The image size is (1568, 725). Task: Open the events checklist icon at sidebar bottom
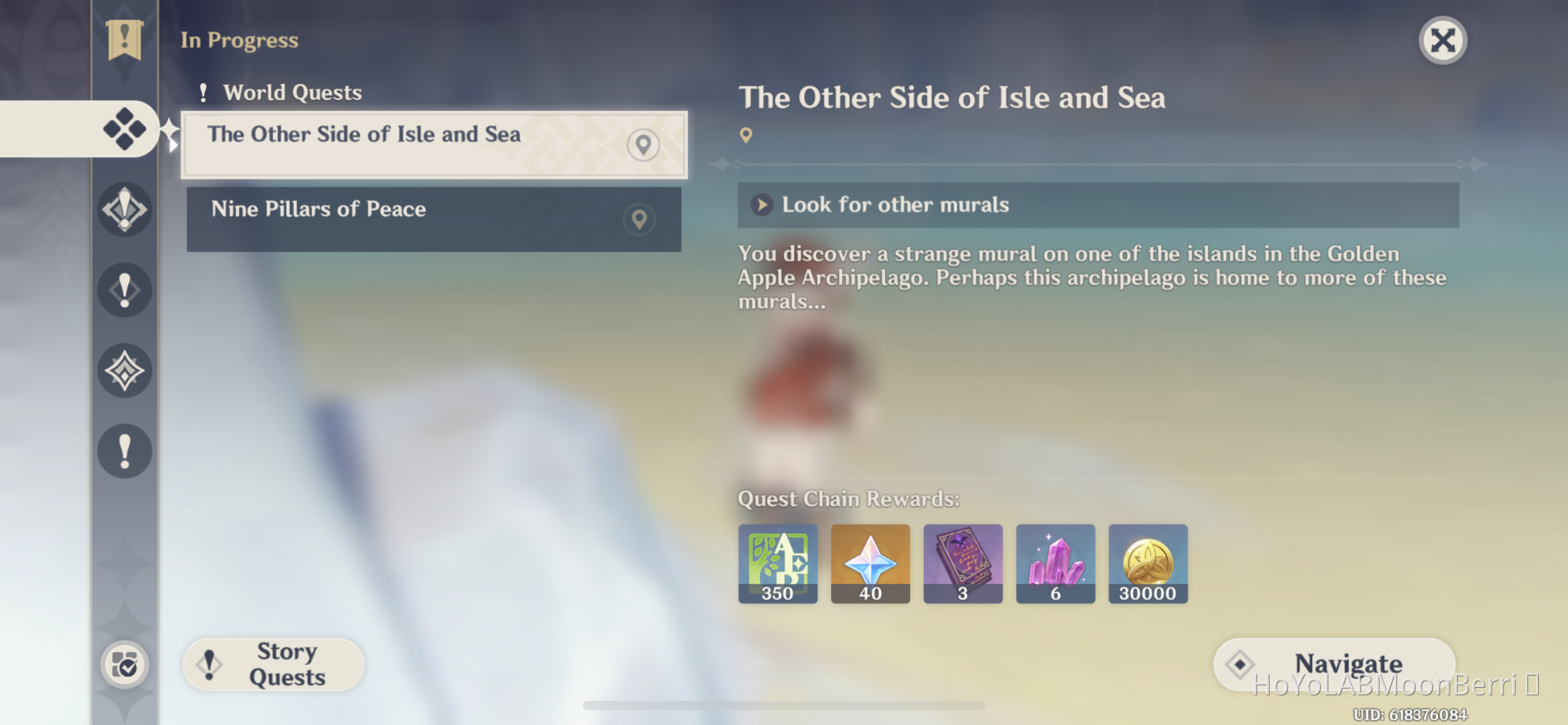click(x=126, y=664)
